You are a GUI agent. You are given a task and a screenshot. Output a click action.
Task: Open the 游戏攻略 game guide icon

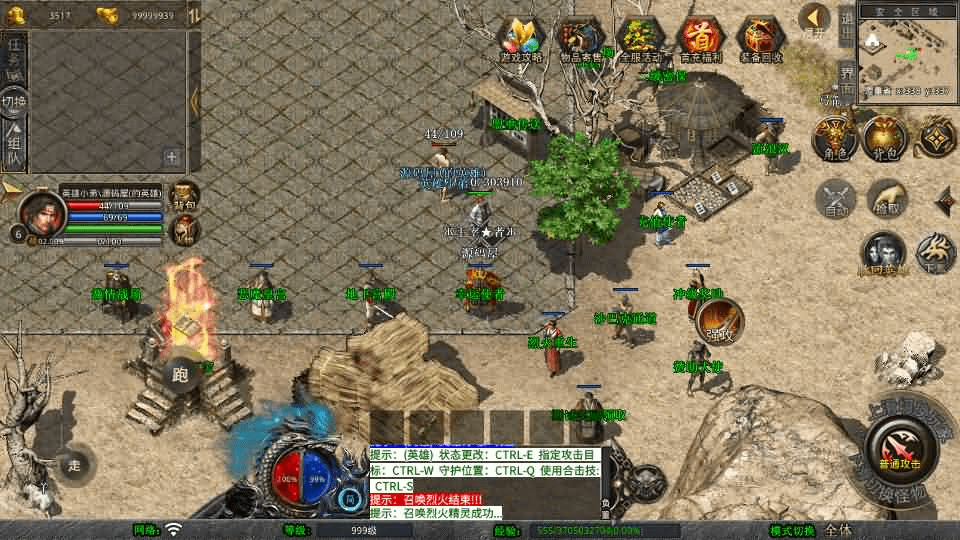522,40
